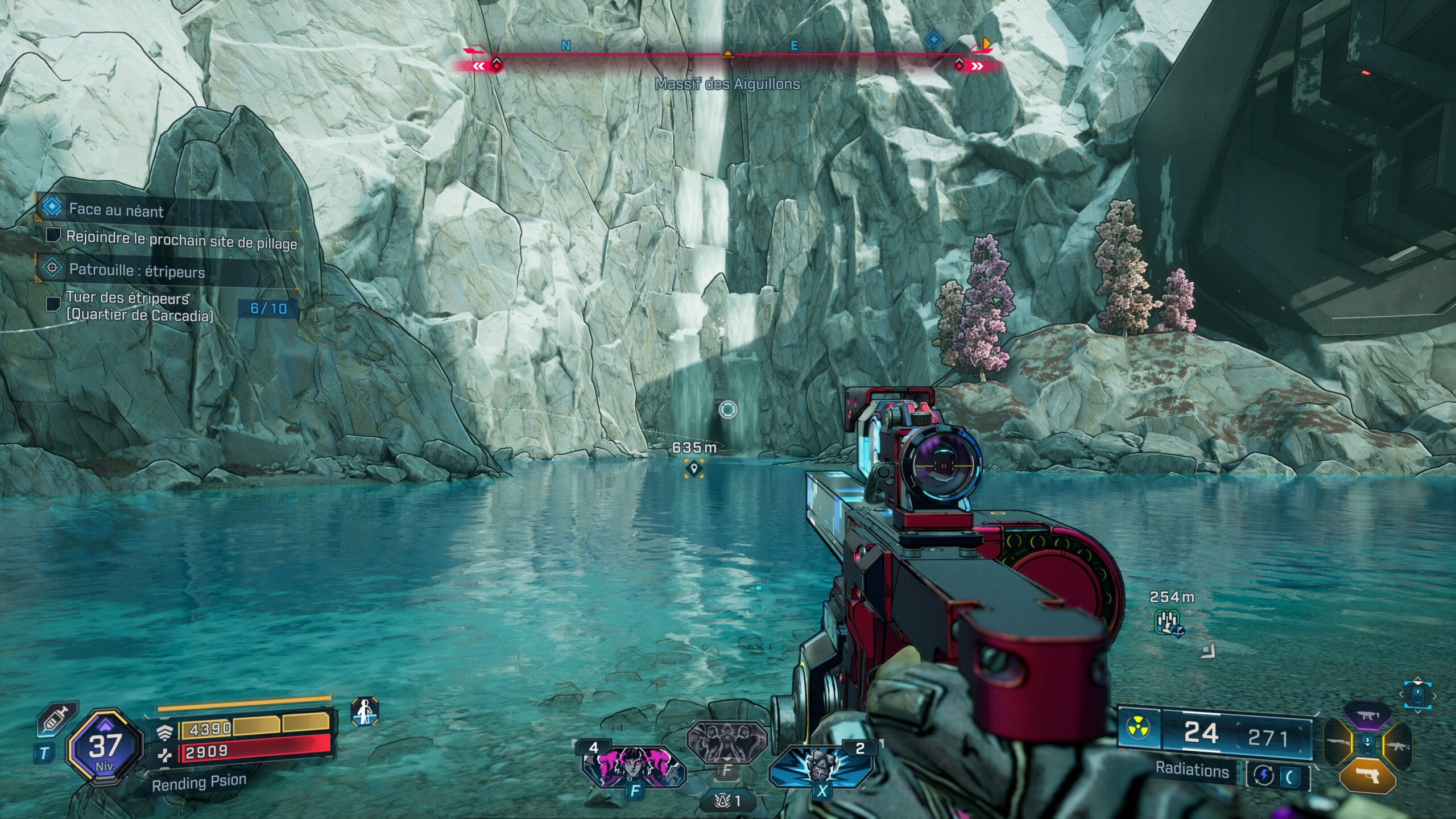This screenshot has height=819, width=1456.
Task: Select the level 37 character badge
Action: [105, 747]
